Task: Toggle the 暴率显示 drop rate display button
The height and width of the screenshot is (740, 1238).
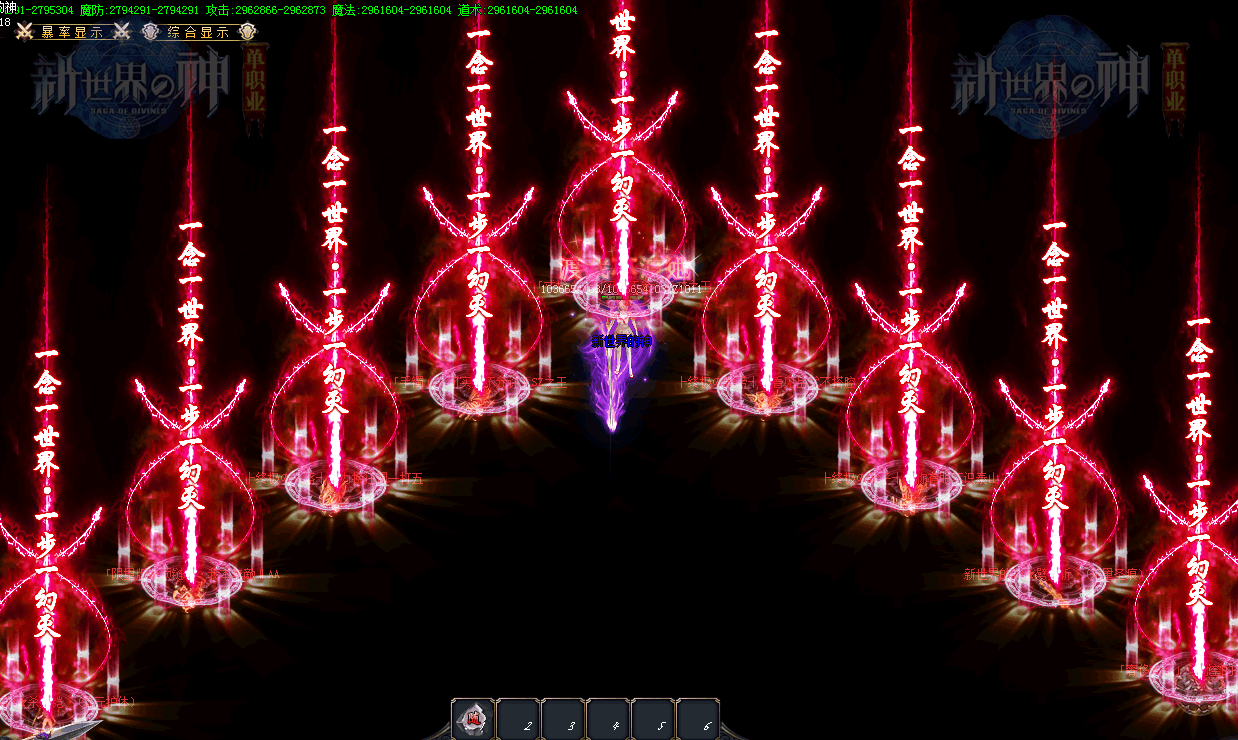Action: [x=72, y=32]
